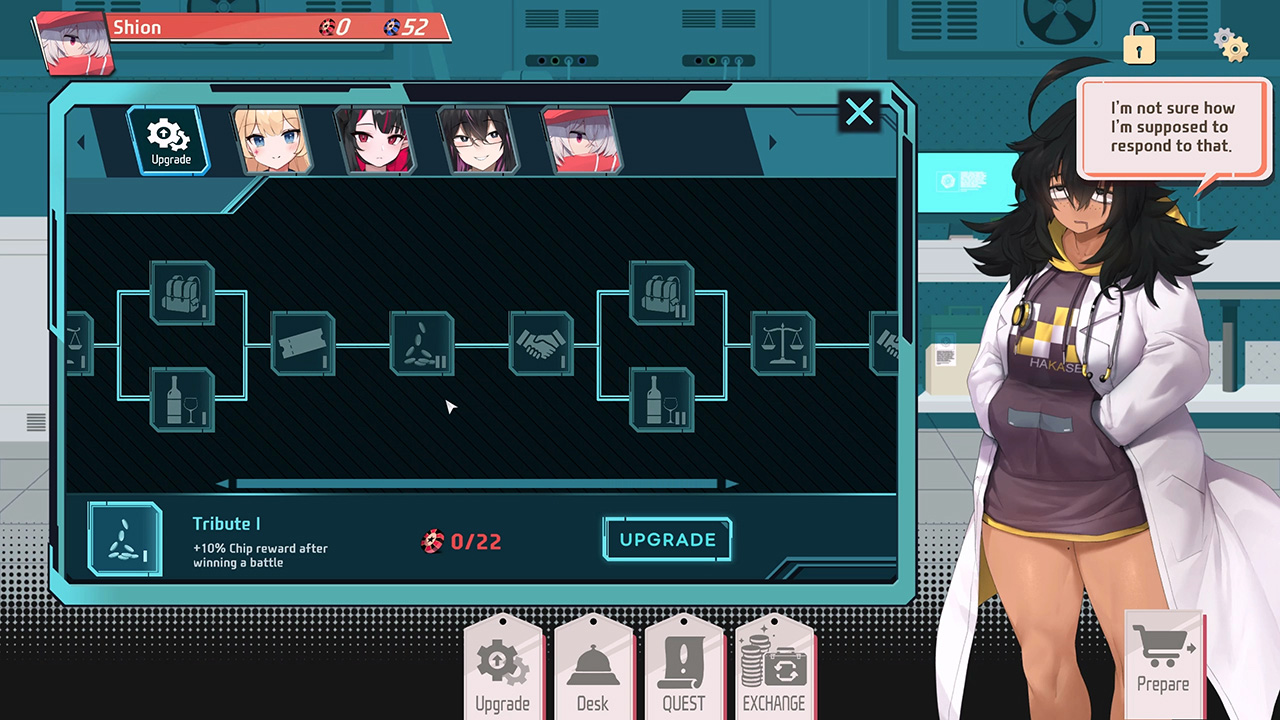
Task: Select the blonde-haired character tab
Action: tap(271, 141)
